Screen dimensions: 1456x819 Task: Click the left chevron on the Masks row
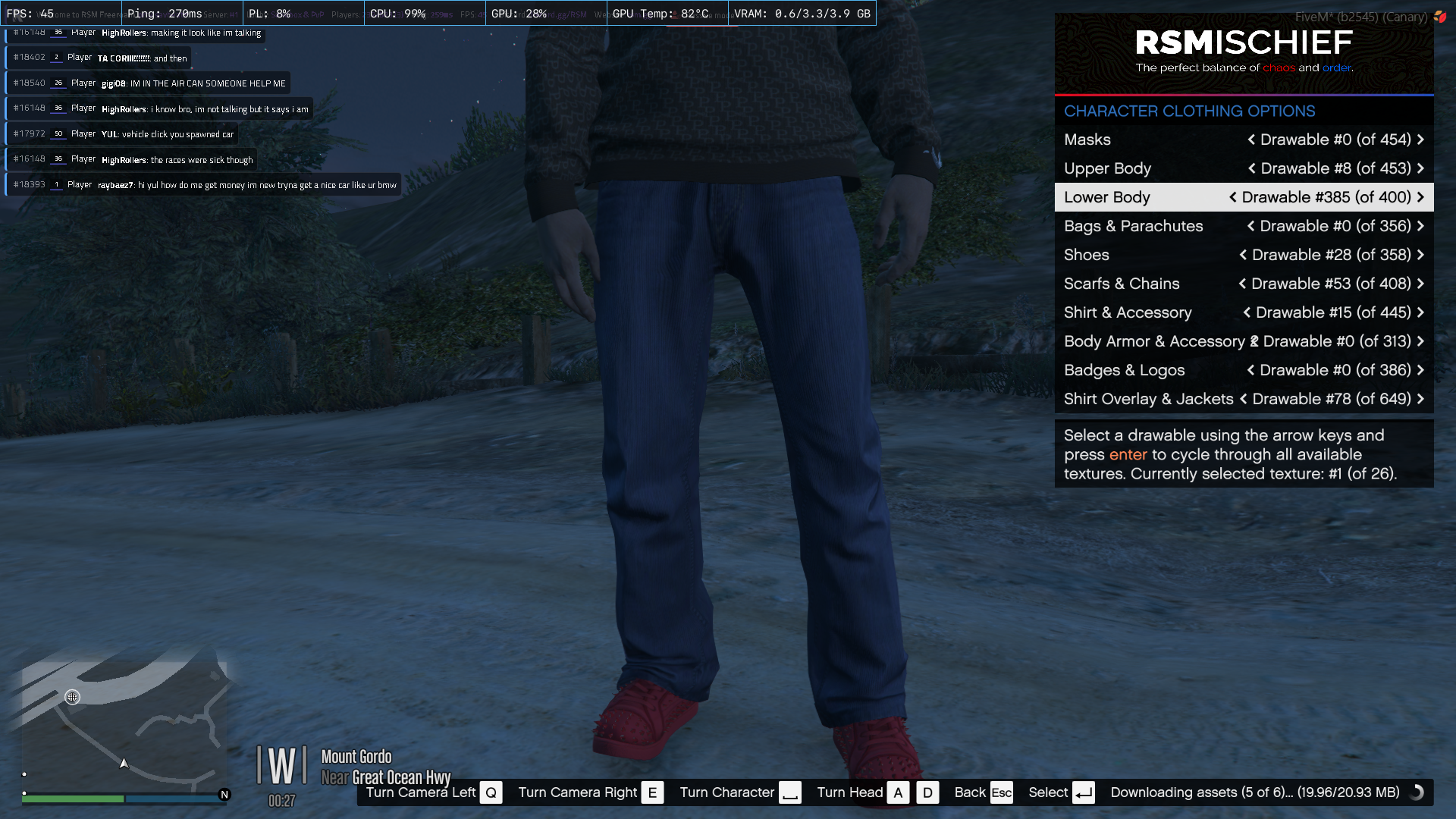pyautogui.click(x=1252, y=140)
